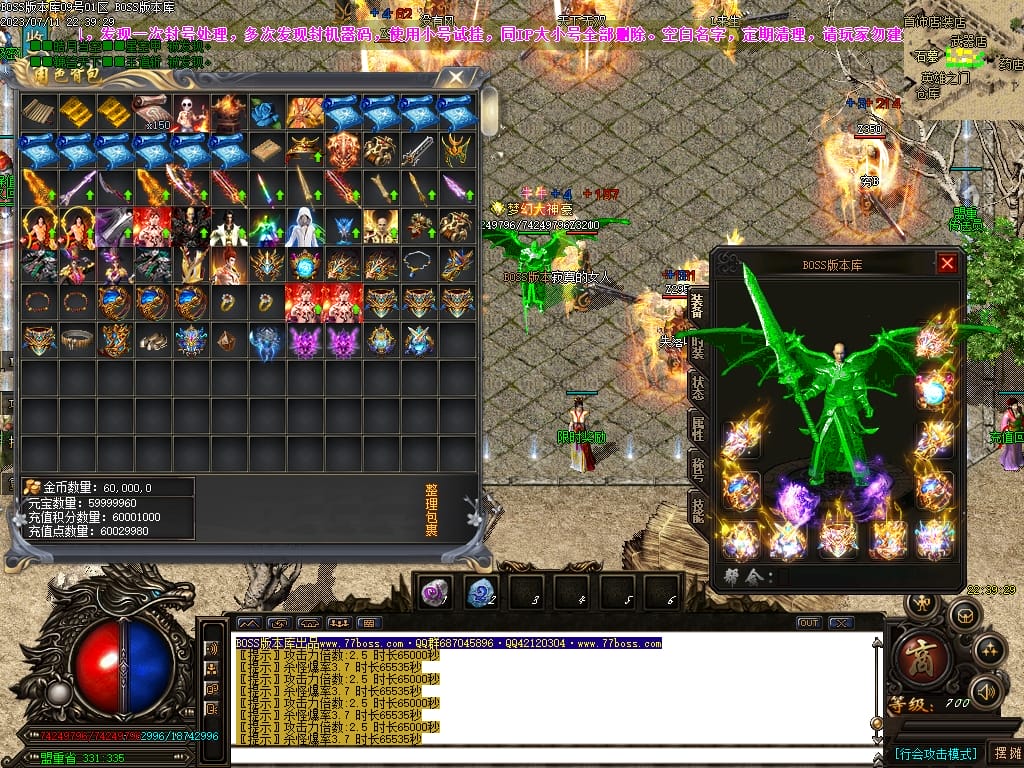Toggle the 行会攻击模式 attack mode label
Viewport: 1024px width, 768px height.
935,753
